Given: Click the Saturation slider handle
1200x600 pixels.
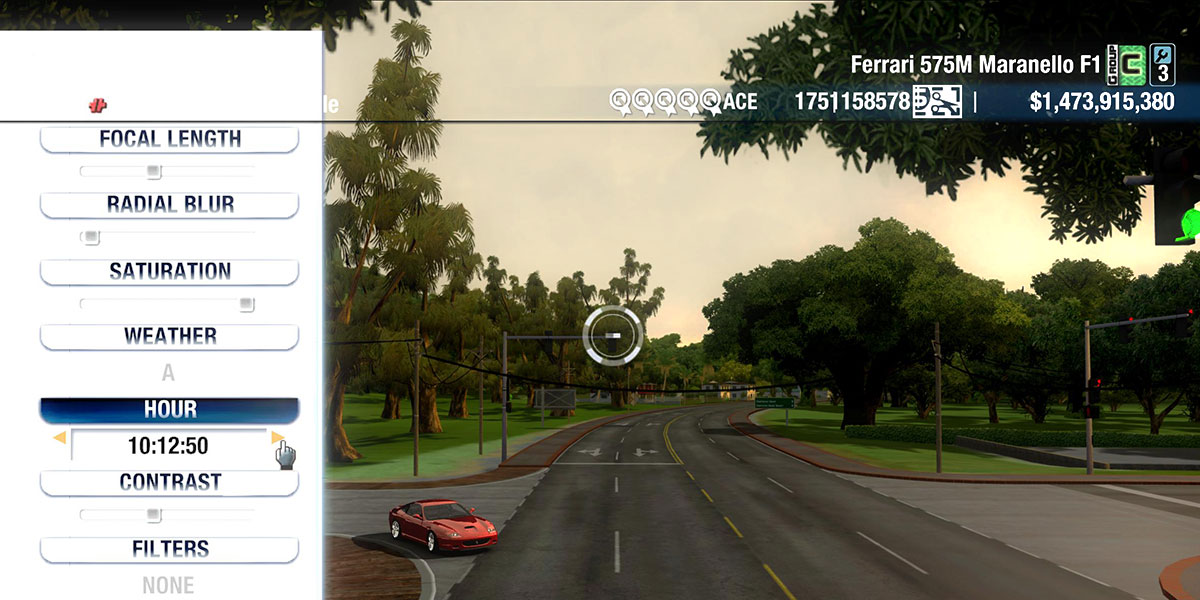Looking at the screenshot, I should pos(246,304).
